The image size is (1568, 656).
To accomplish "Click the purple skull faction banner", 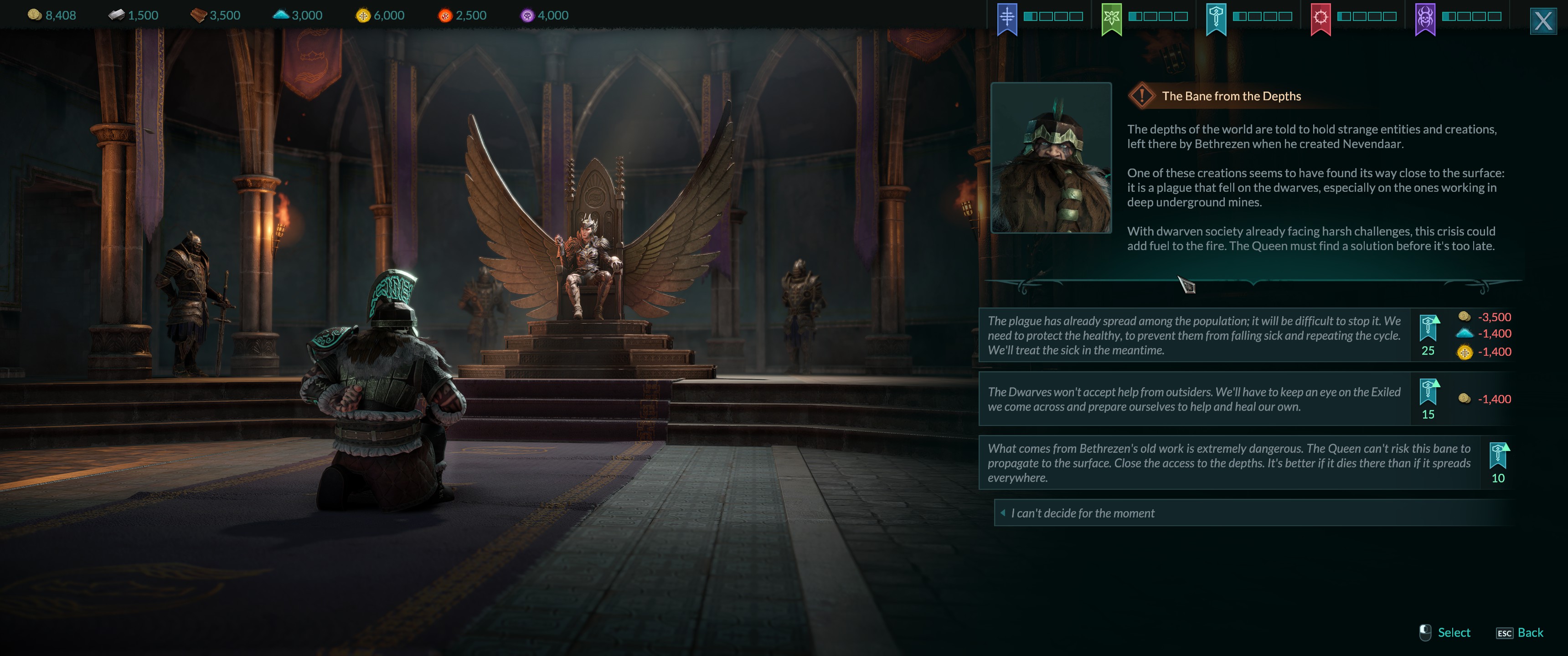I will (1425, 18).
